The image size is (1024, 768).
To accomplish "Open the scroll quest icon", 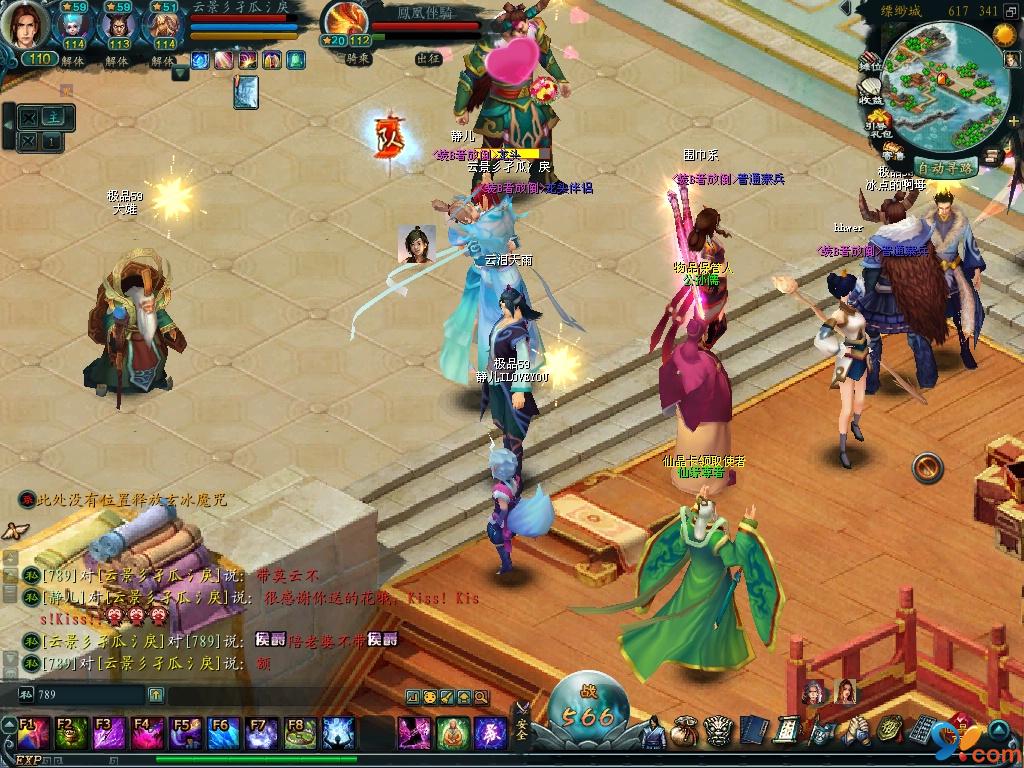I will click(x=785, y=732).
